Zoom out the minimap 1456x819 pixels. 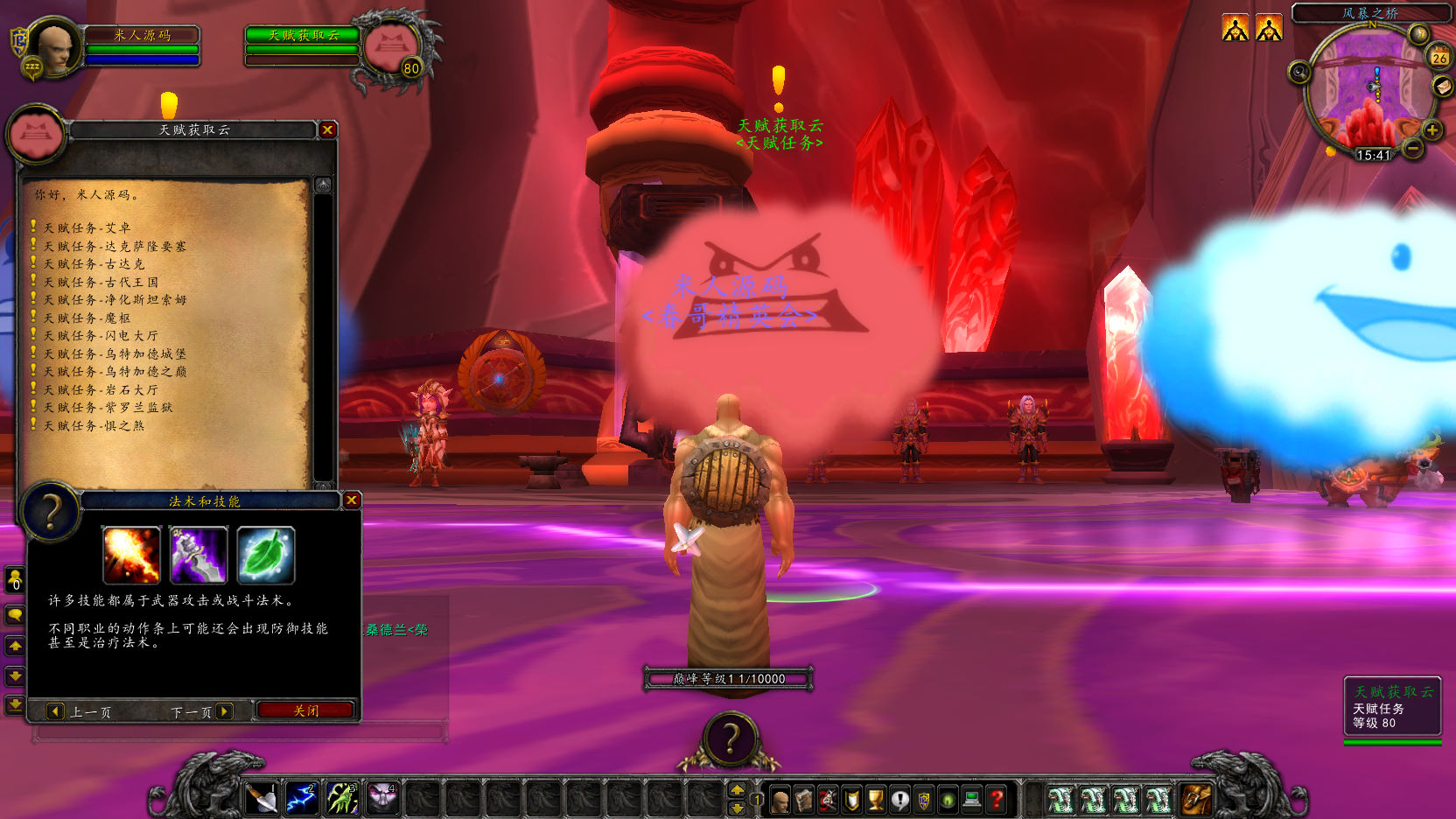(x=1412, y=150)
